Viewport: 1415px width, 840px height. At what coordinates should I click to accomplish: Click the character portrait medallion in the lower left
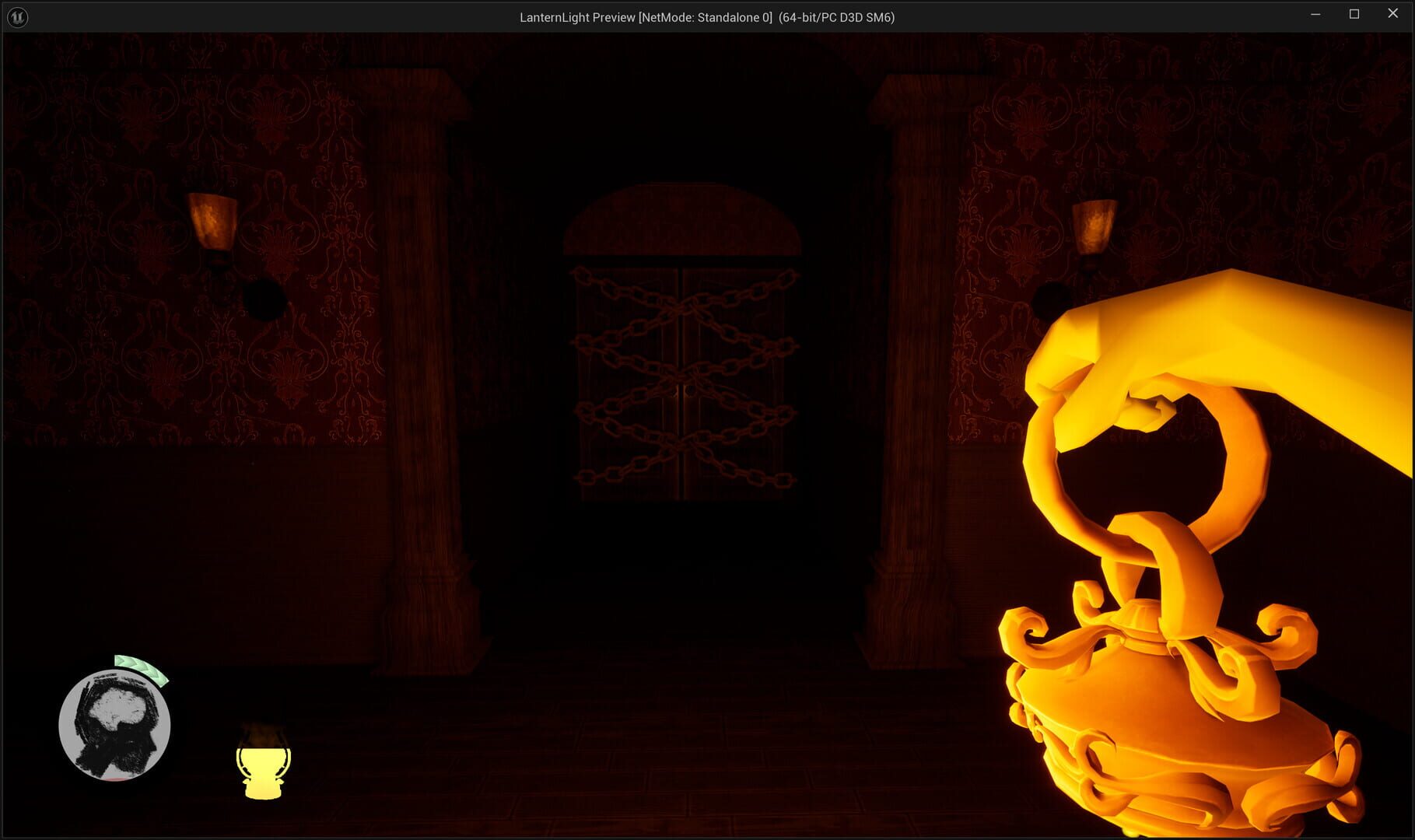pos(114,725)
